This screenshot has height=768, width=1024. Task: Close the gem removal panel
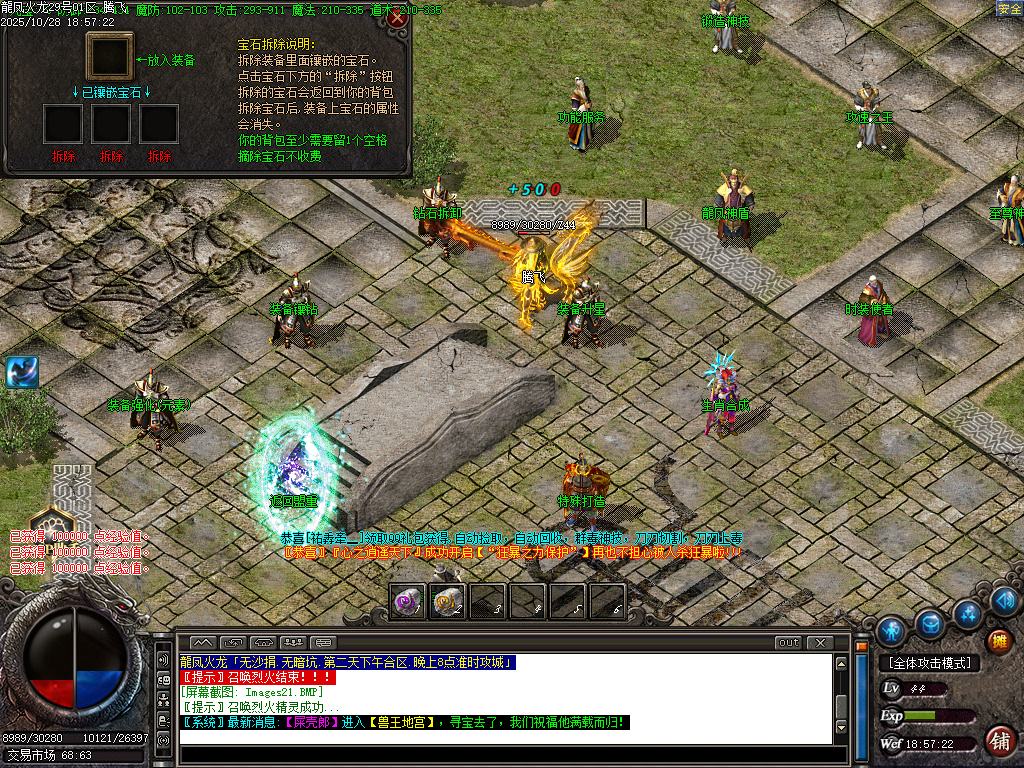tap(397, 19)
